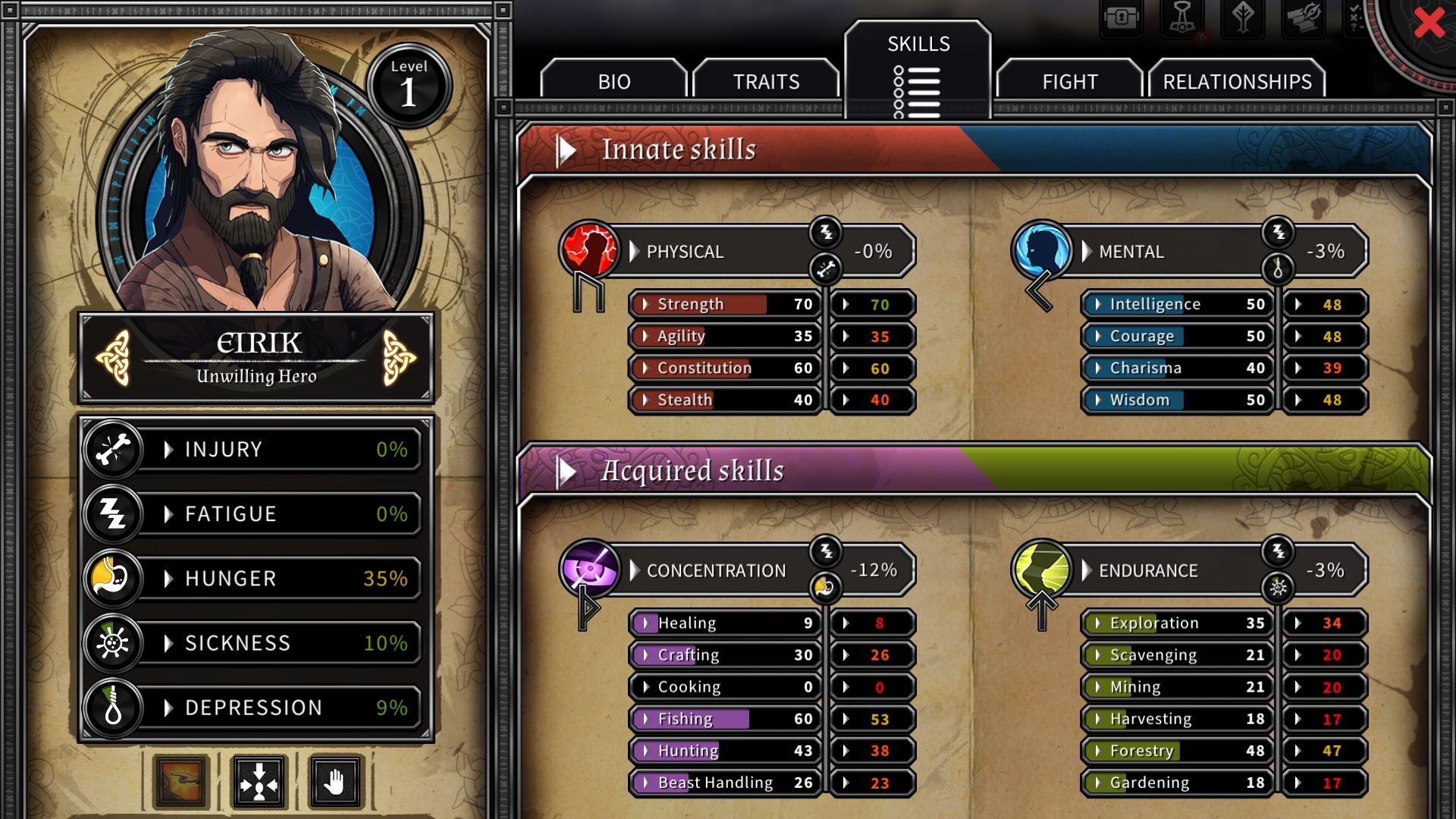Collapse the Innate skills section header
The height and width of the screenshot is (819, 1456).
pos(566,150)
